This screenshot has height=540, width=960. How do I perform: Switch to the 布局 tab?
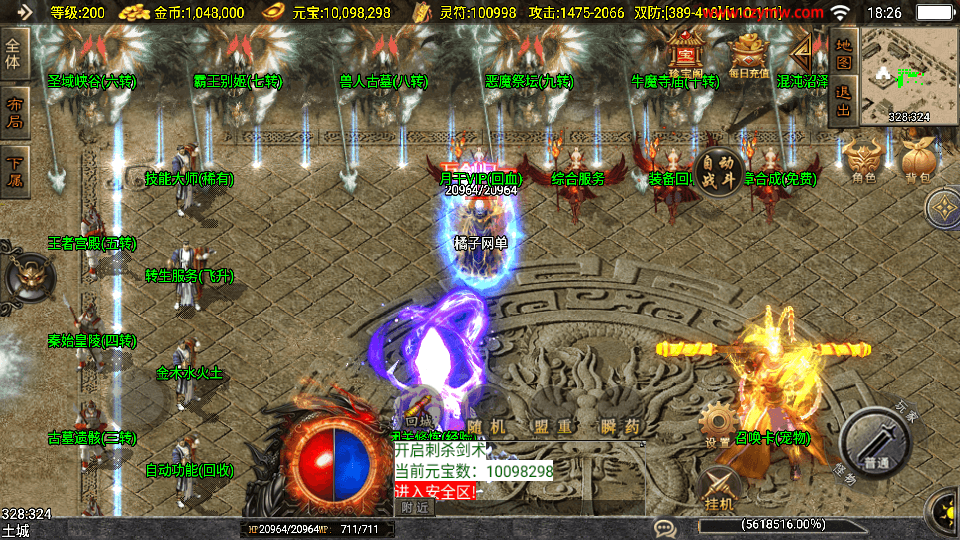point(15,113)
